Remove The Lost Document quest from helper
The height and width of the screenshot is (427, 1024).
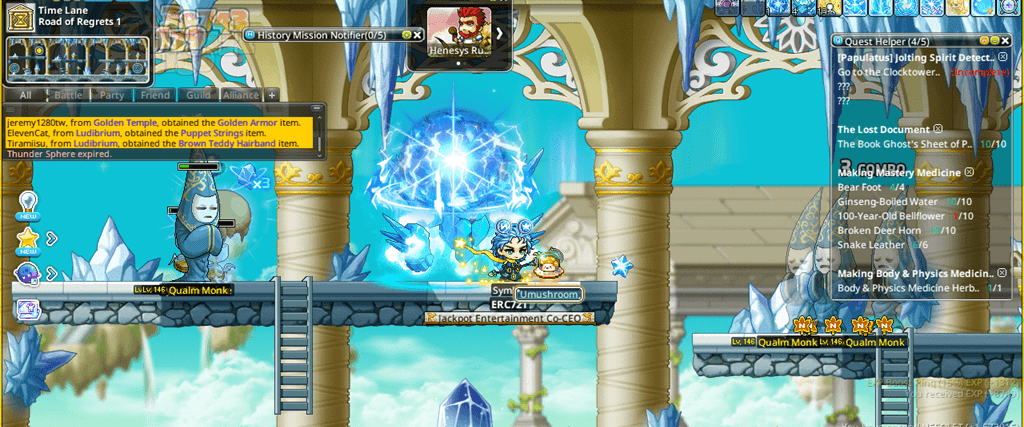tap(938, 129)
